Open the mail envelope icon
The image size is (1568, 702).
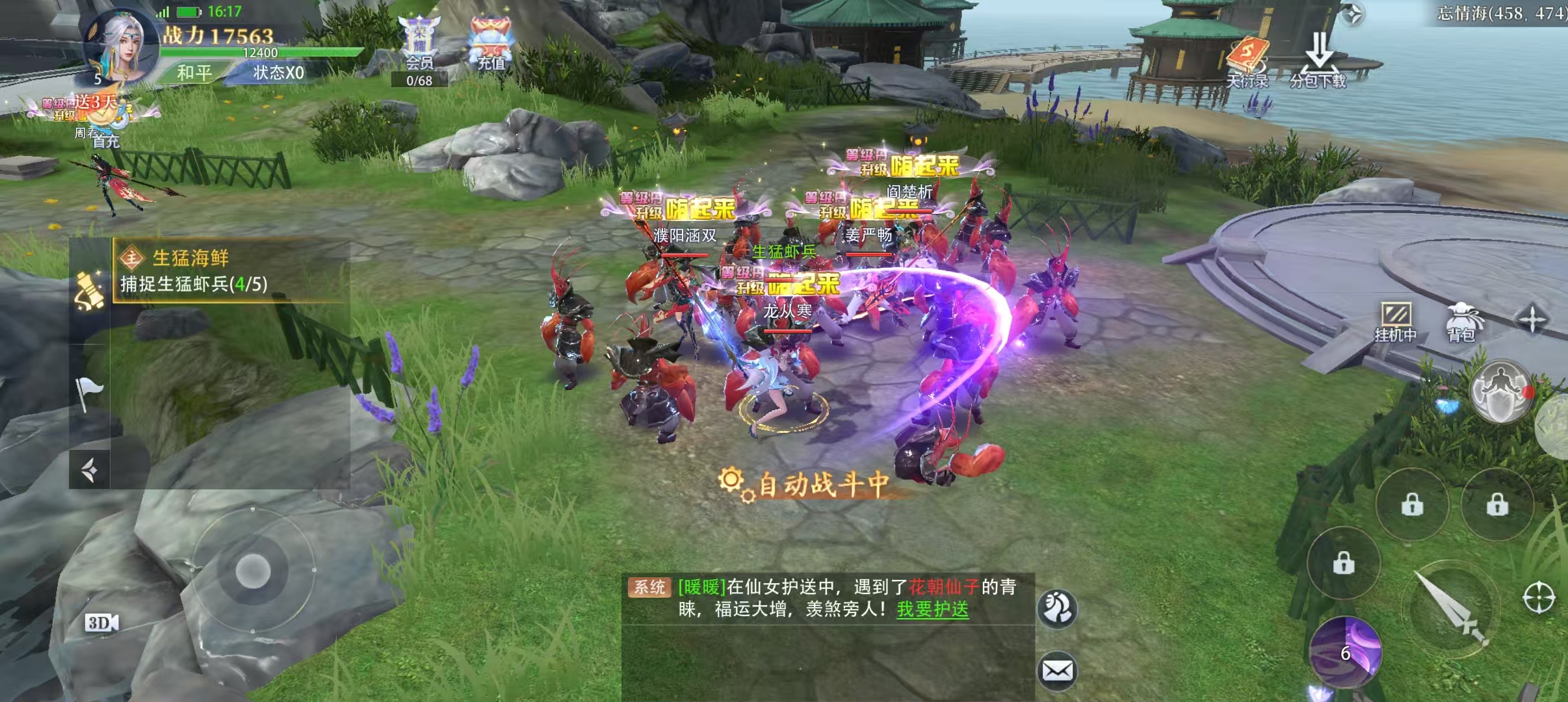pos(1058,670)
